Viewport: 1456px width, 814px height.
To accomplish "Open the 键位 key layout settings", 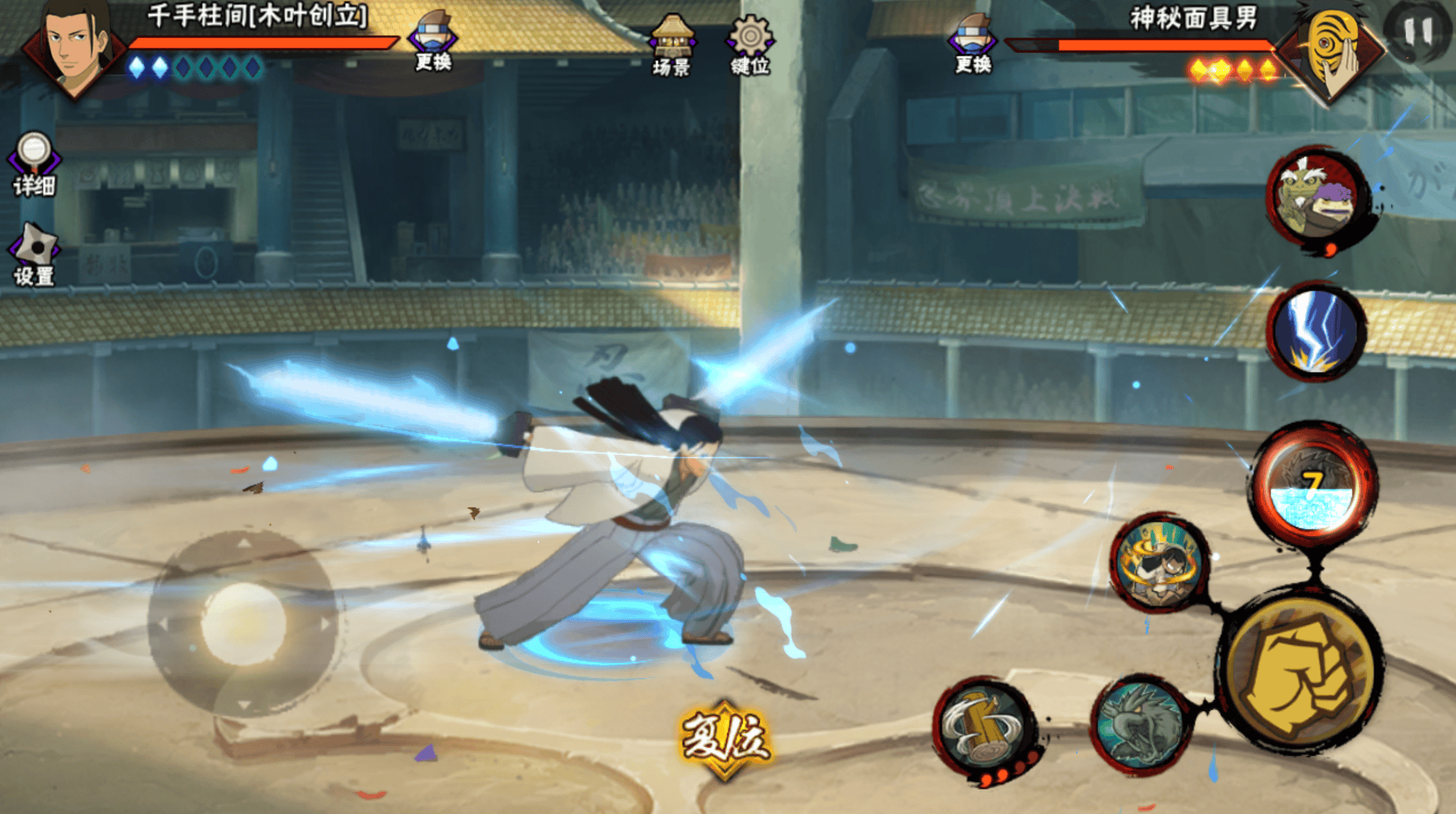I will click(750, 46).
